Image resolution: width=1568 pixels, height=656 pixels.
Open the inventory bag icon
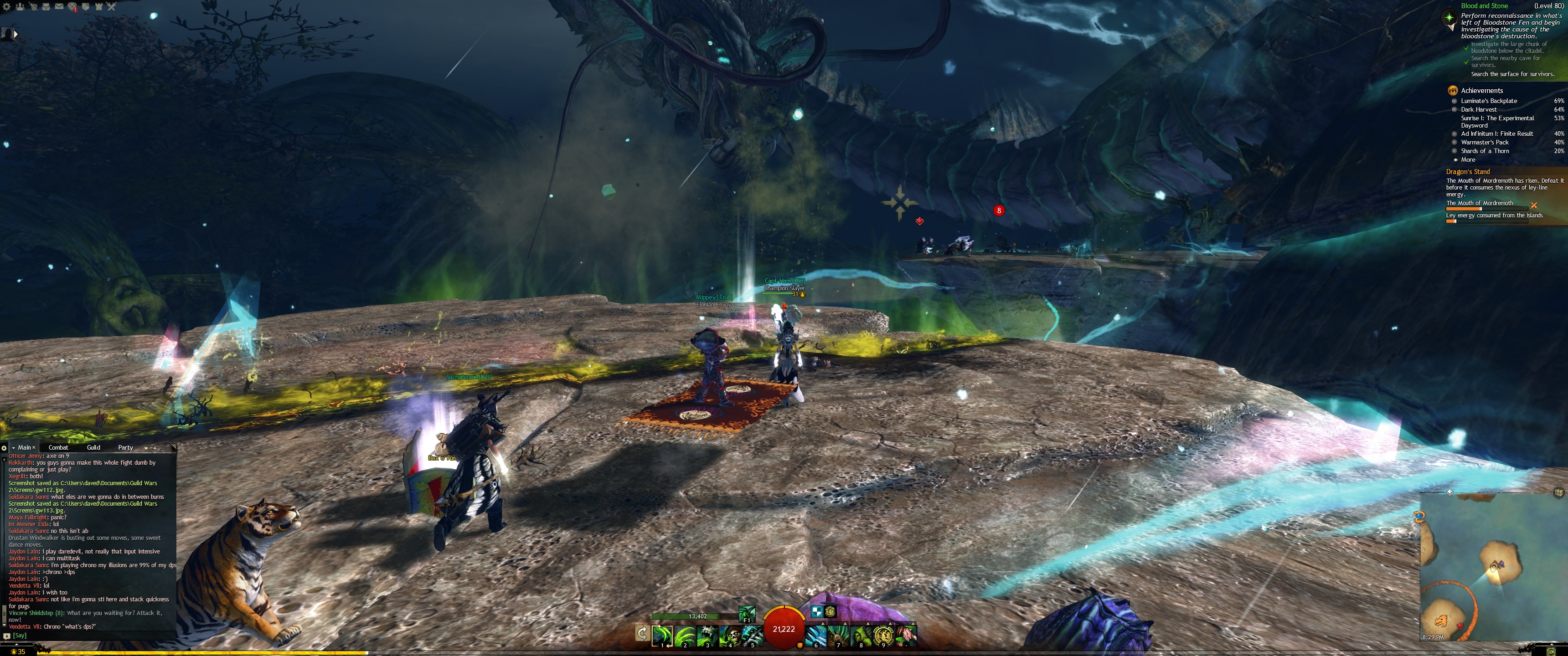[46, 7]
